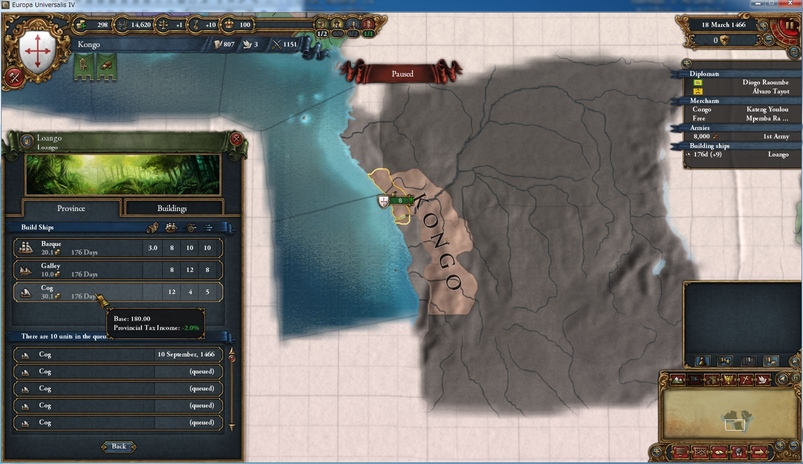Select diplomat Diogo Raoumbe in outliner

click(740, 83)
